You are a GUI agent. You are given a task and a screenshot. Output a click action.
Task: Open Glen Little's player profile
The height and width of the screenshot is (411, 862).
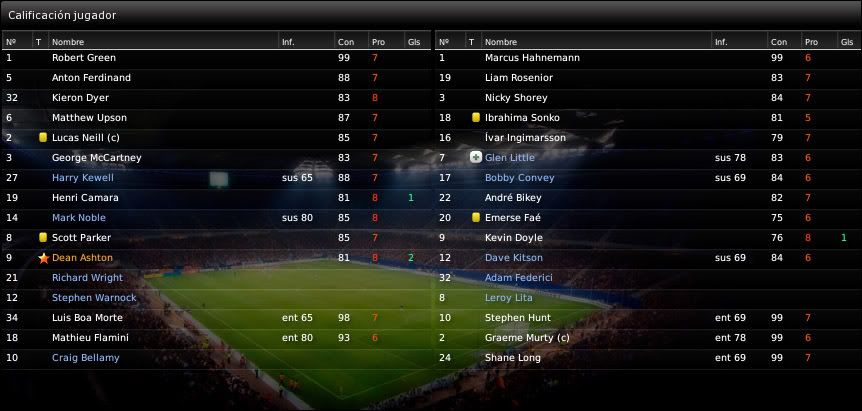click(x=510, y=158)
